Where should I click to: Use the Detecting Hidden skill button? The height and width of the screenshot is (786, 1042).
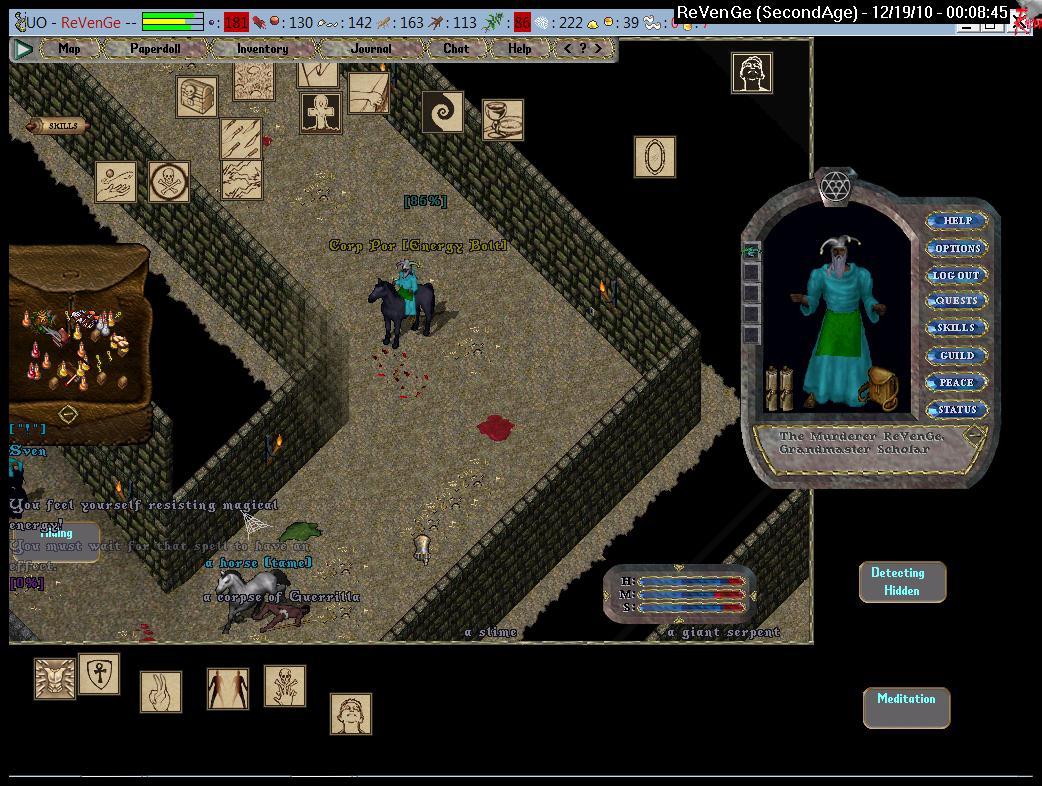902,582
